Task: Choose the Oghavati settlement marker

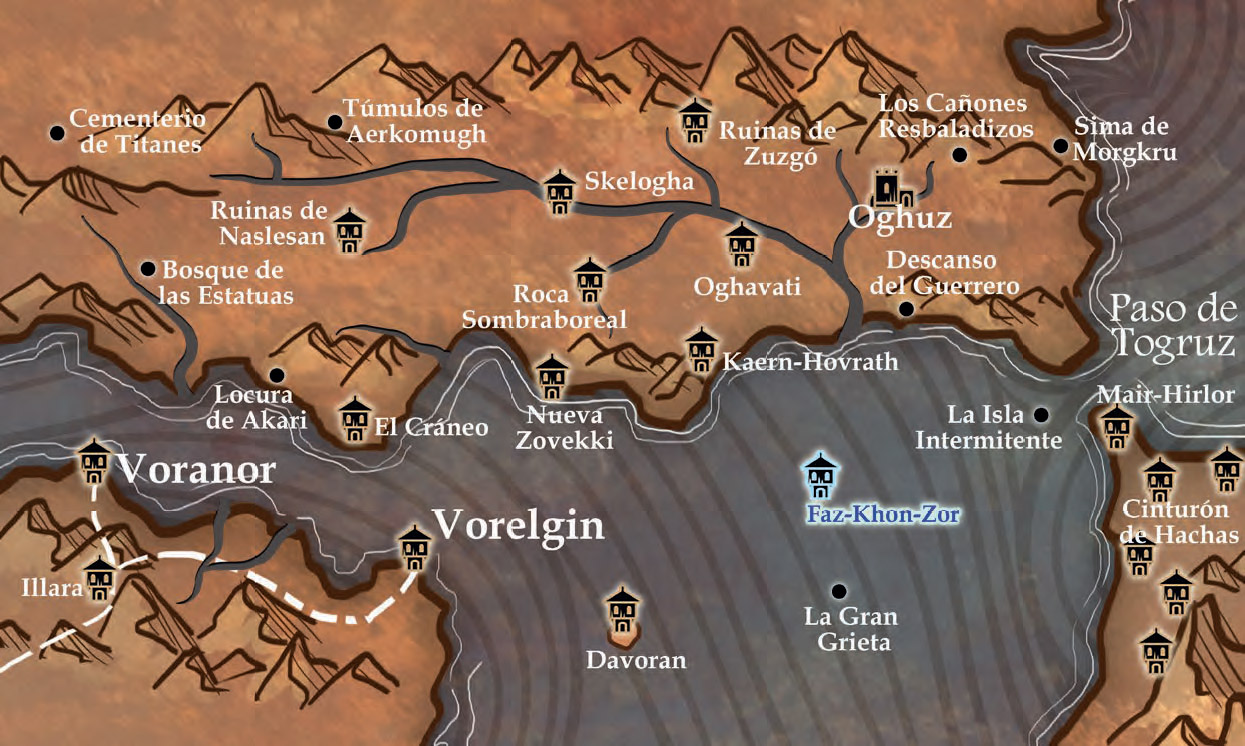Action: (742, 244)
